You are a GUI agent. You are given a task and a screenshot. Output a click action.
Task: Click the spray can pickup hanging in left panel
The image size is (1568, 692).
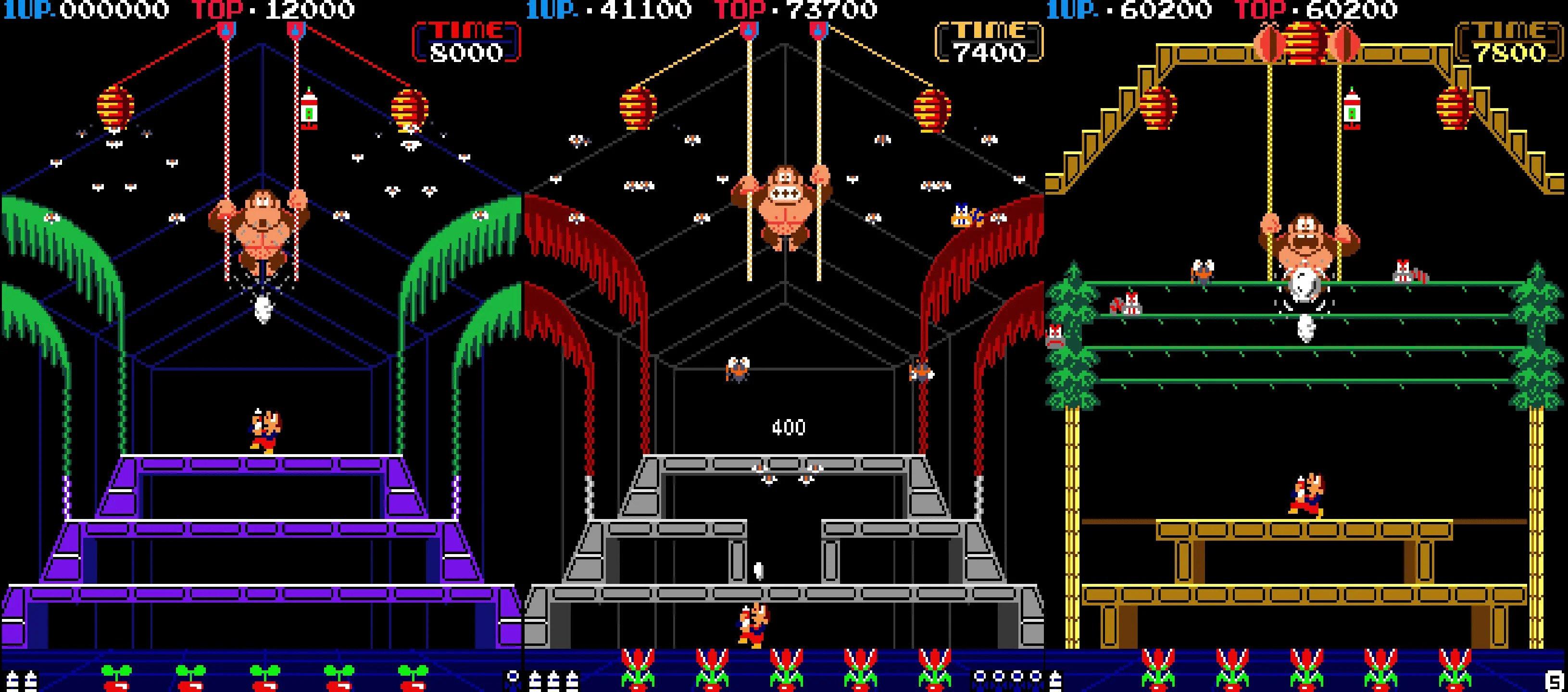pyautogui.click(x=311, y=110)
